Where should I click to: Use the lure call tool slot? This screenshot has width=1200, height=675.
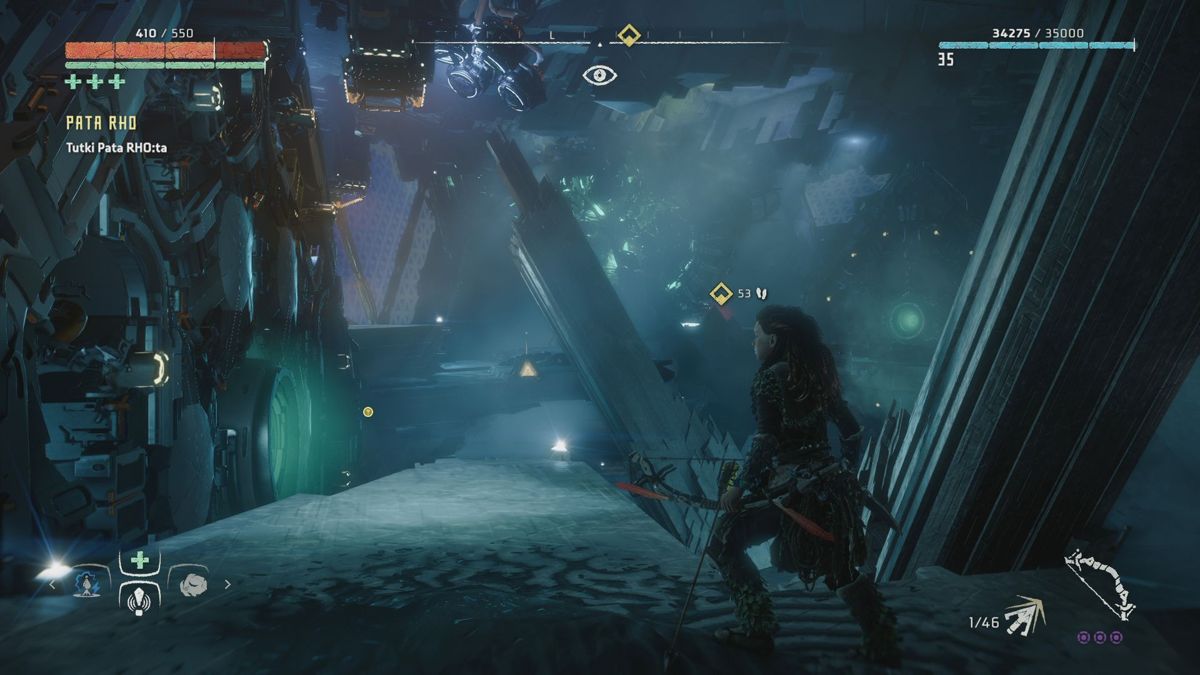pyautogui.click(x=140, y=597)
